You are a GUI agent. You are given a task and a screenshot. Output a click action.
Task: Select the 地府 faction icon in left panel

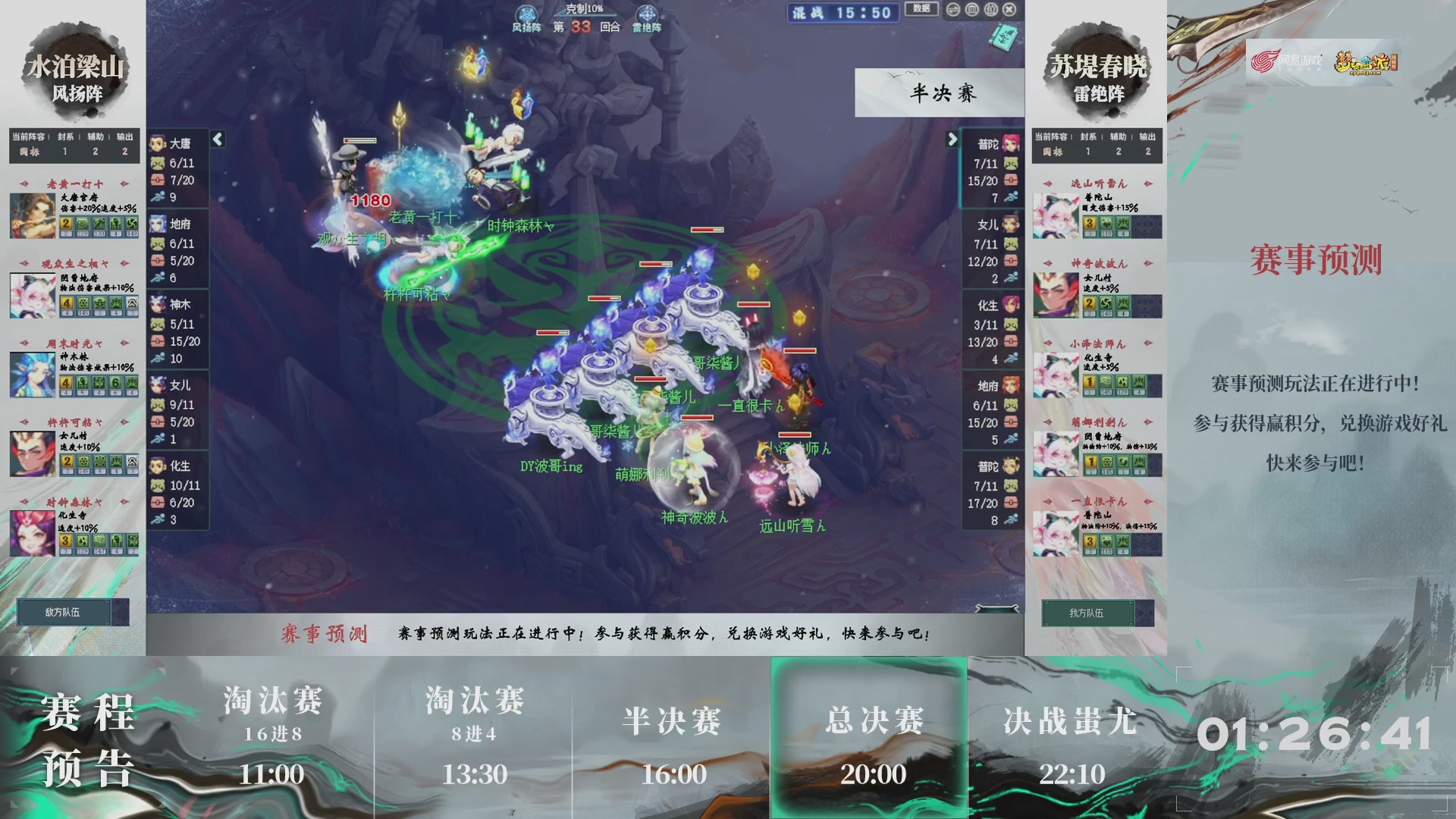coord(158,224)
